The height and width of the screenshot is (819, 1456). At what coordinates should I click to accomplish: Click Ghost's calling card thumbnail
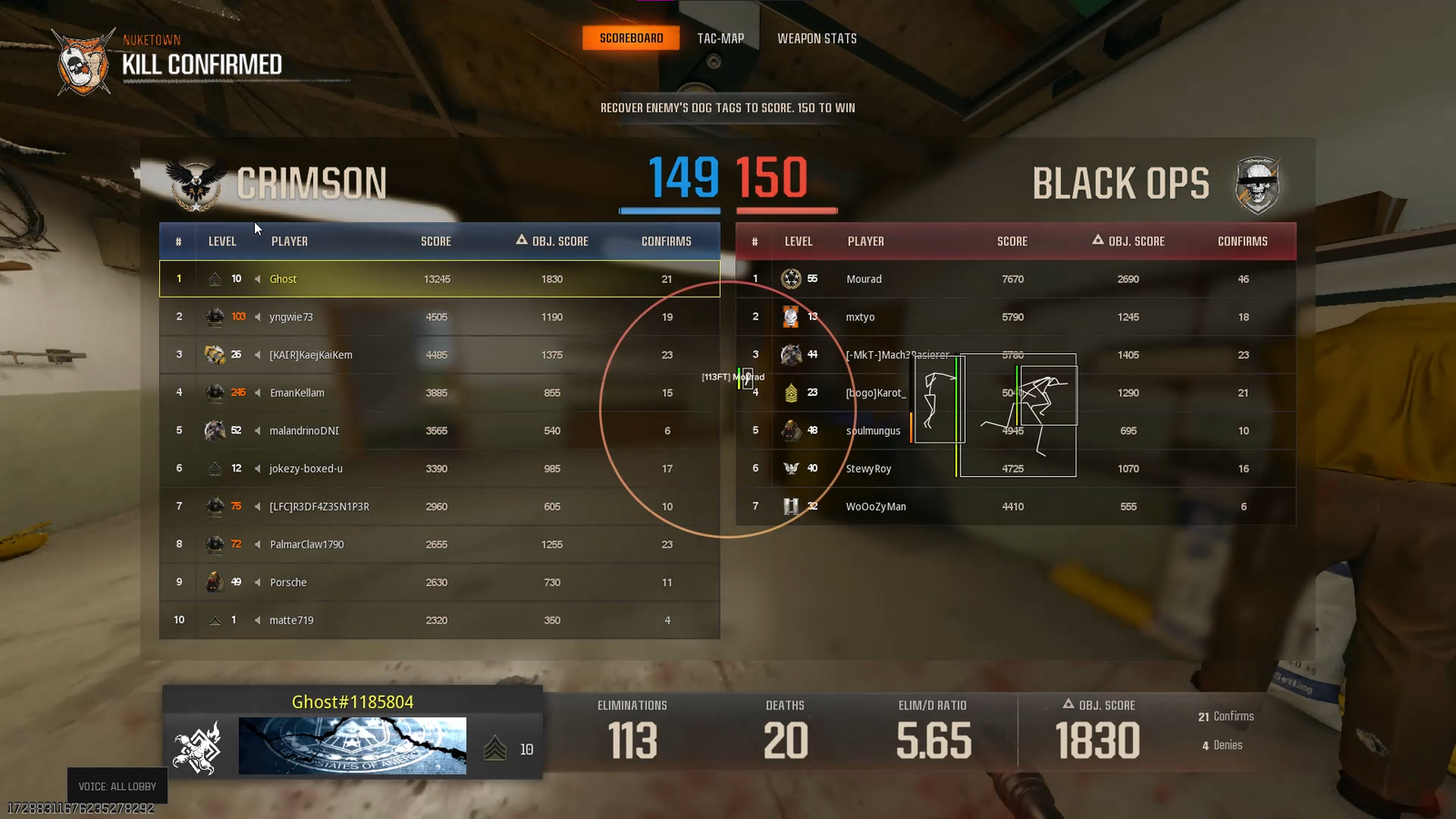point(352,744)
